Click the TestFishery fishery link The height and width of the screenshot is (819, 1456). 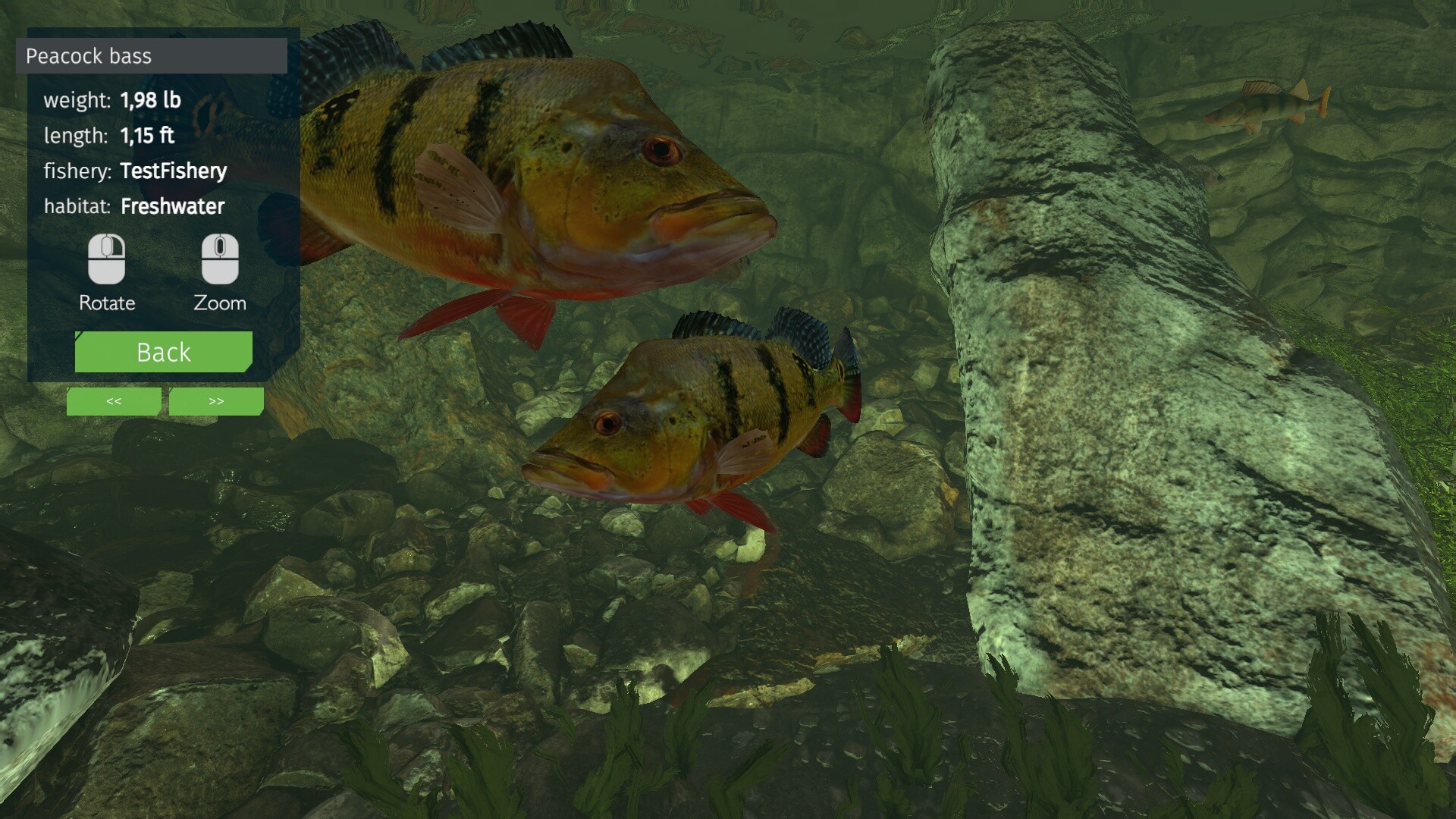pos(173,171)
